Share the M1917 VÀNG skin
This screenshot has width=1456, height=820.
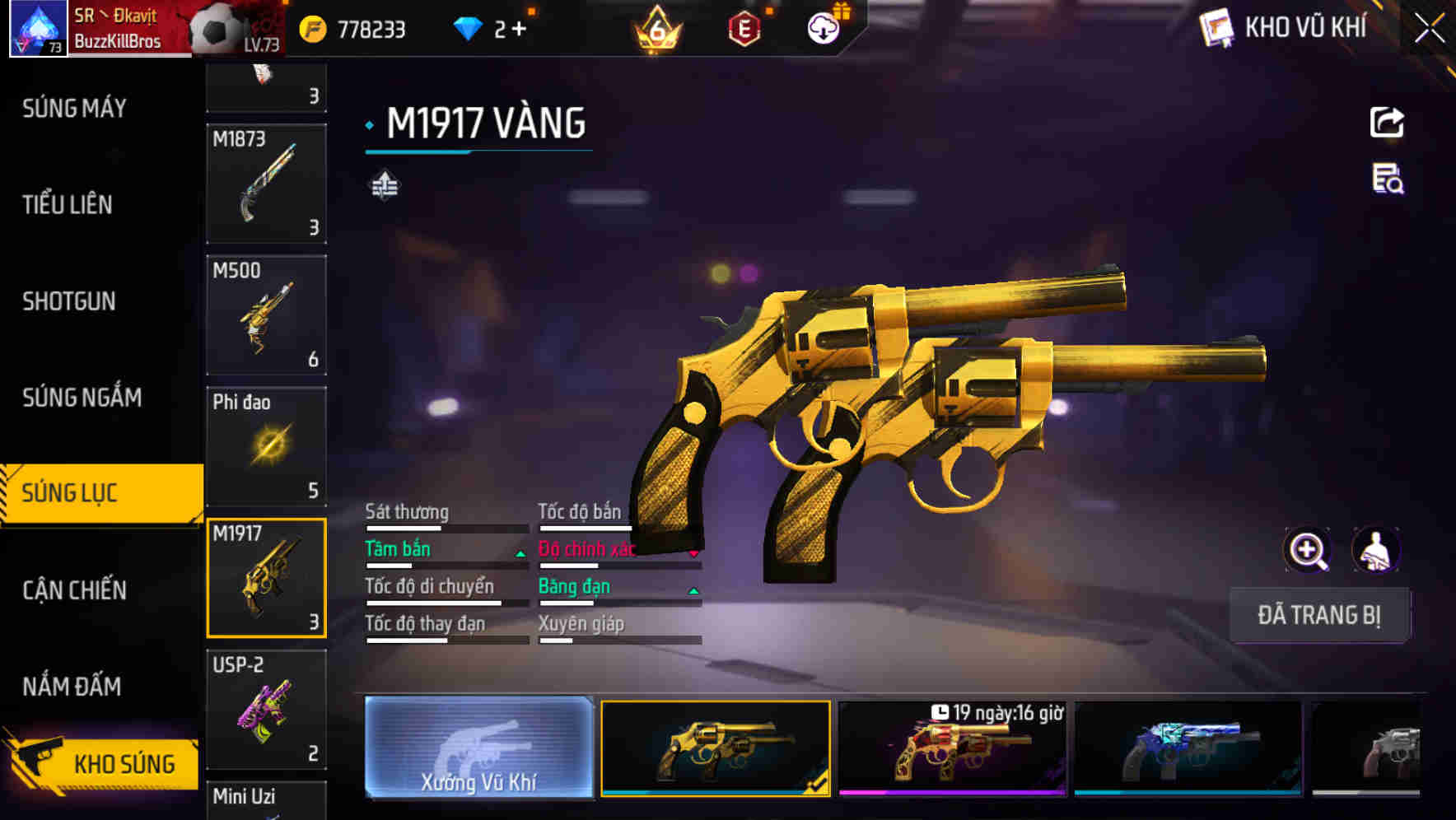[x=1387, y=123]
